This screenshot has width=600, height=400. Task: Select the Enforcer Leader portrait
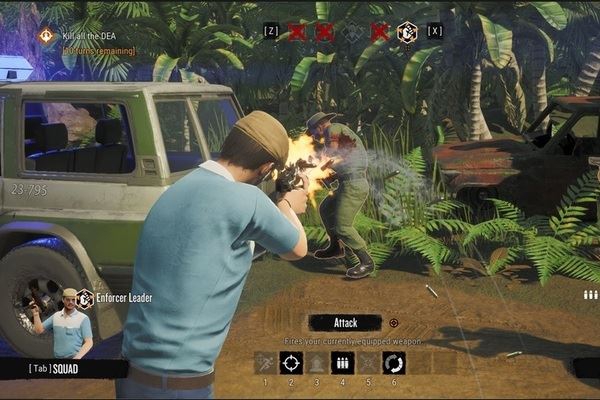click(x=67, y=325)
